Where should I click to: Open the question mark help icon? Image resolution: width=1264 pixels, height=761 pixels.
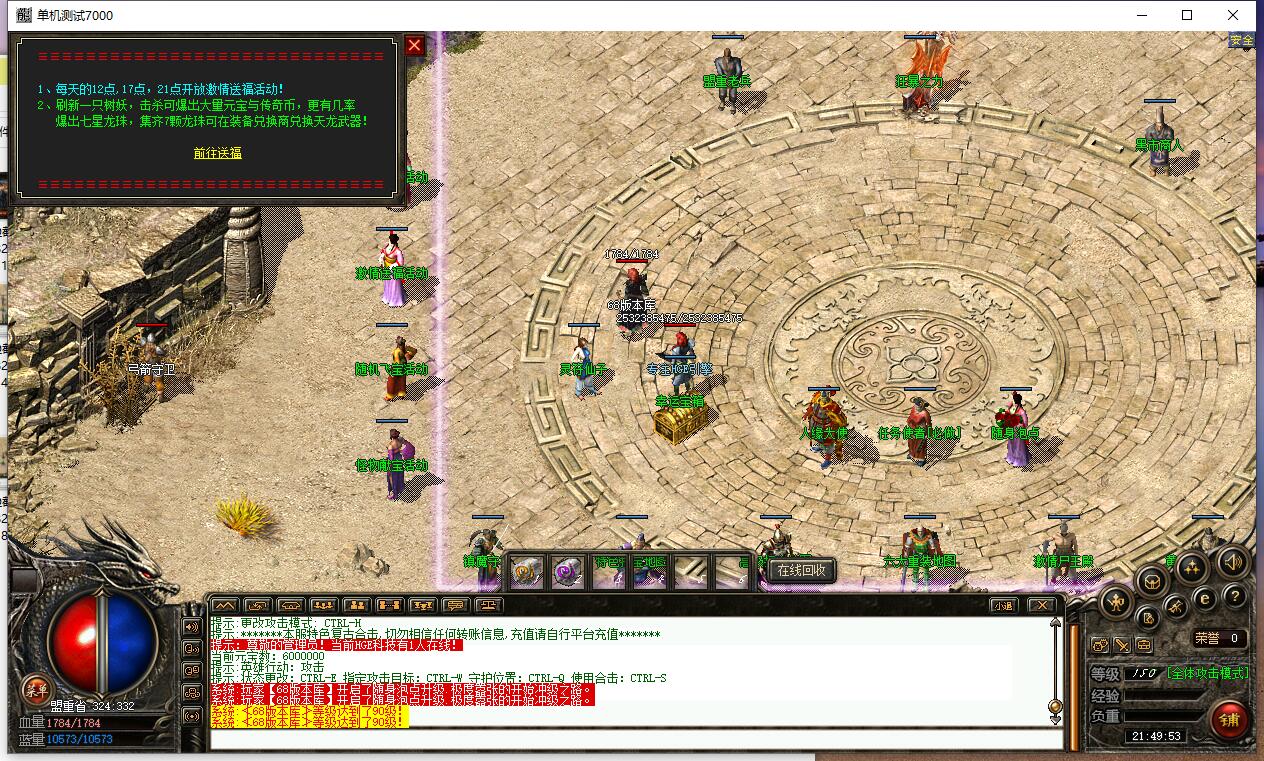1235,597
